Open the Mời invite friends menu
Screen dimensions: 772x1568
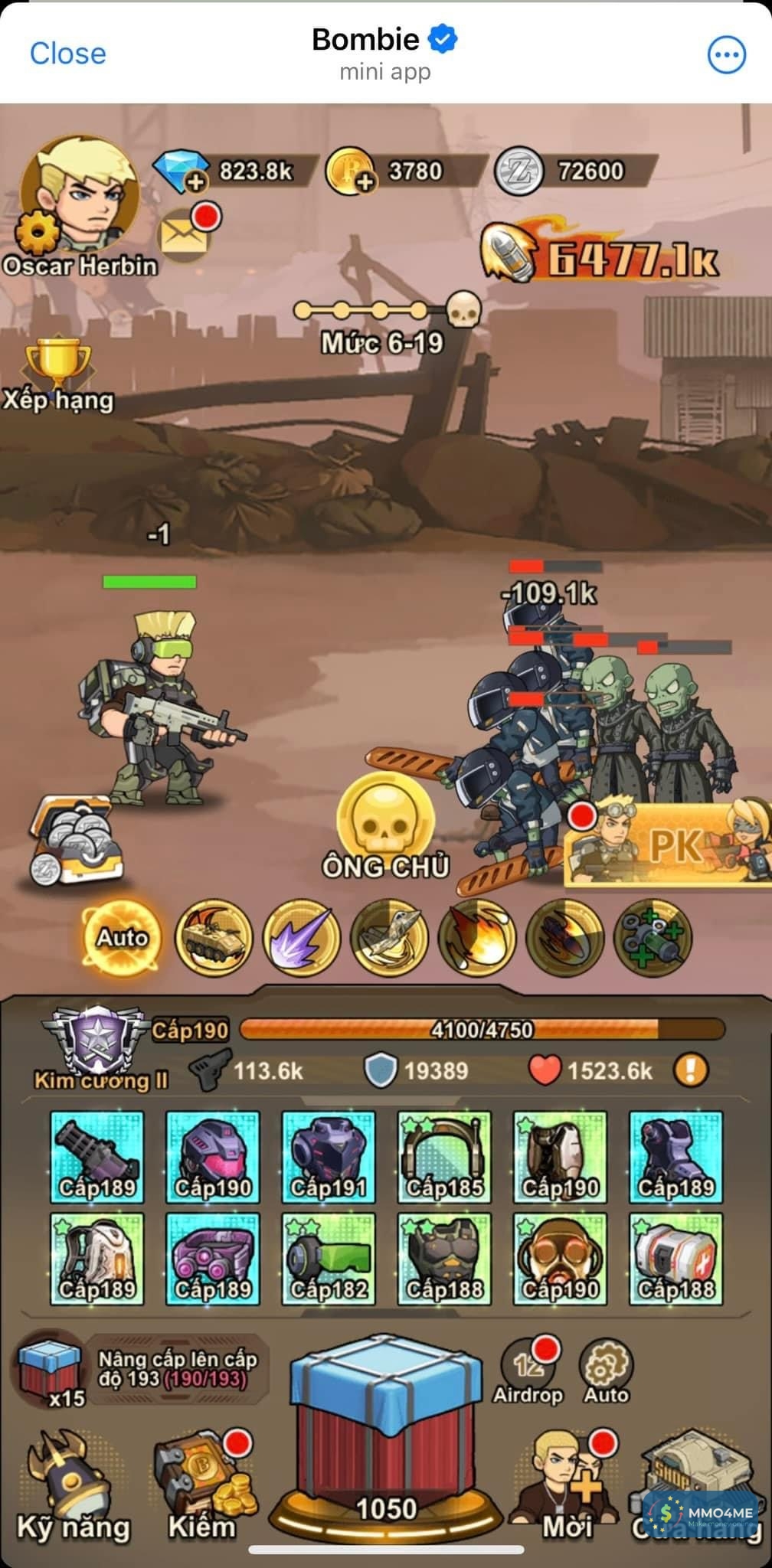pyautogui.click(x=568, y=1481)
